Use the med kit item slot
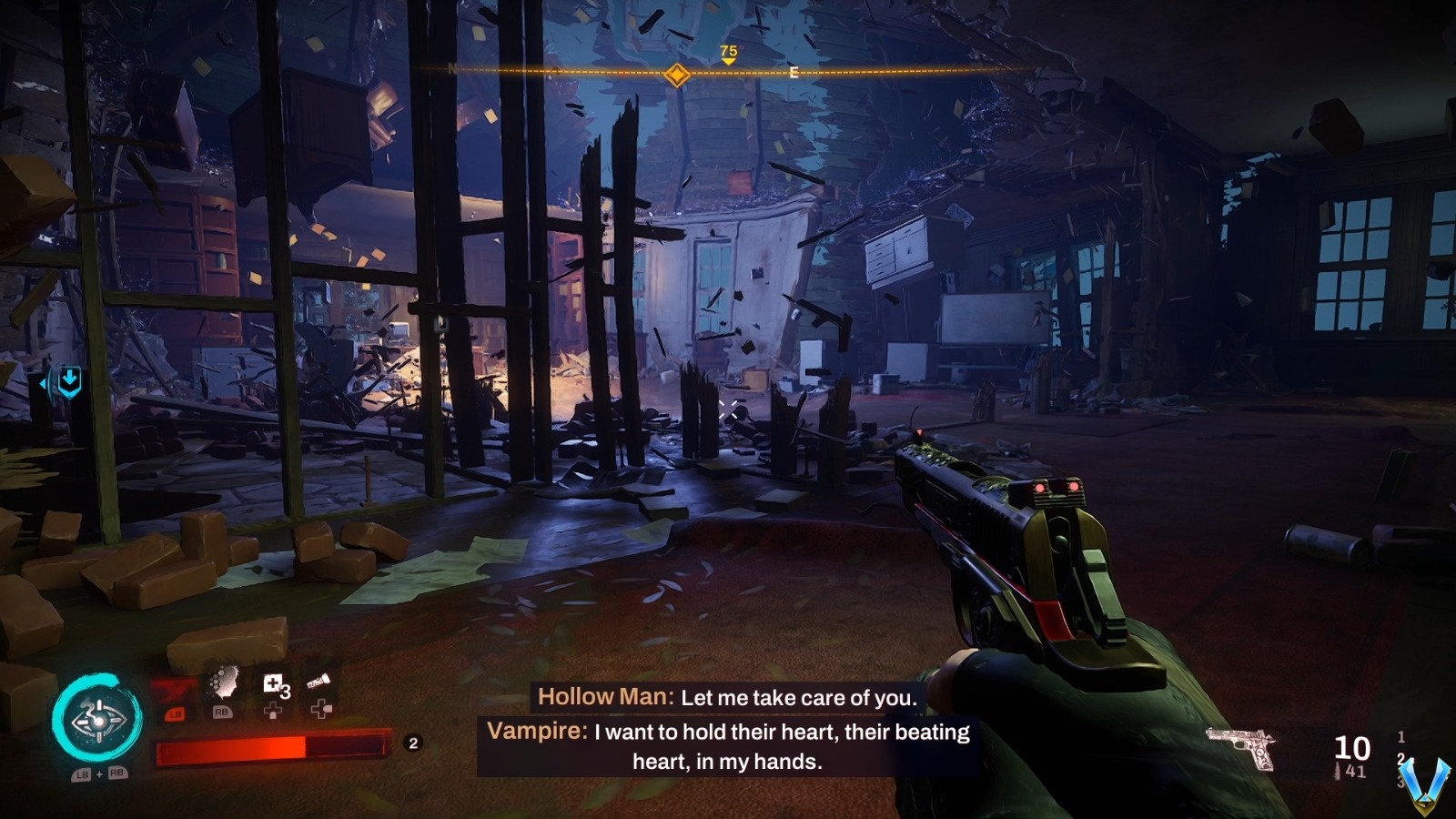The height and width of the screenshot is (819, 1456). tap(274, 686)
